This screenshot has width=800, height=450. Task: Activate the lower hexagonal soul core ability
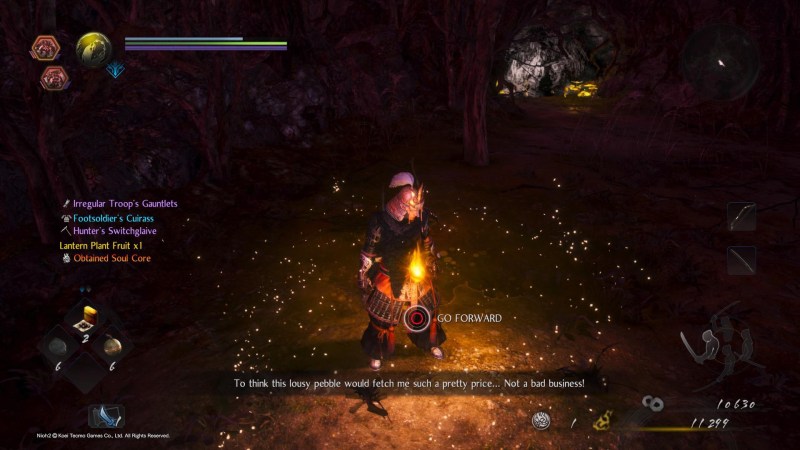(54, 76)
